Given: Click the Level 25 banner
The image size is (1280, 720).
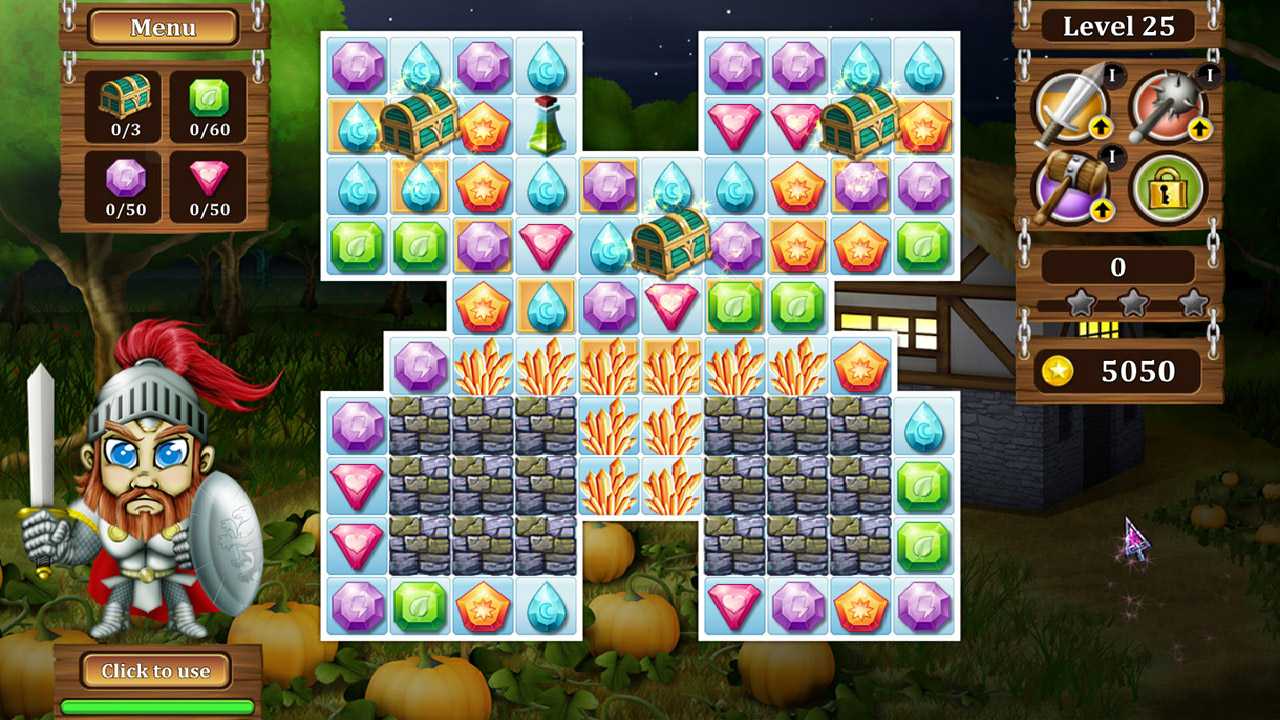Looking at the screenshot, I should click(x=1118, y=26).
